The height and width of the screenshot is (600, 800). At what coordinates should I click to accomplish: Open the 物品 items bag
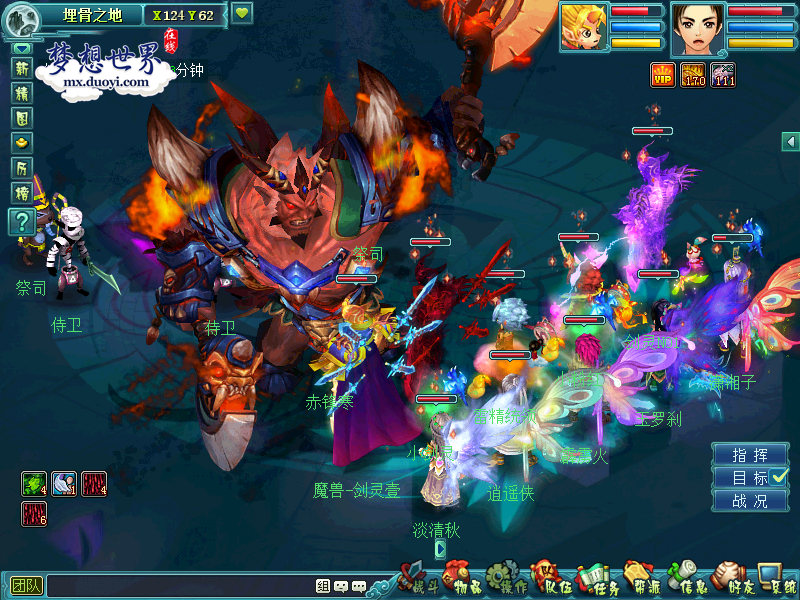459,579
